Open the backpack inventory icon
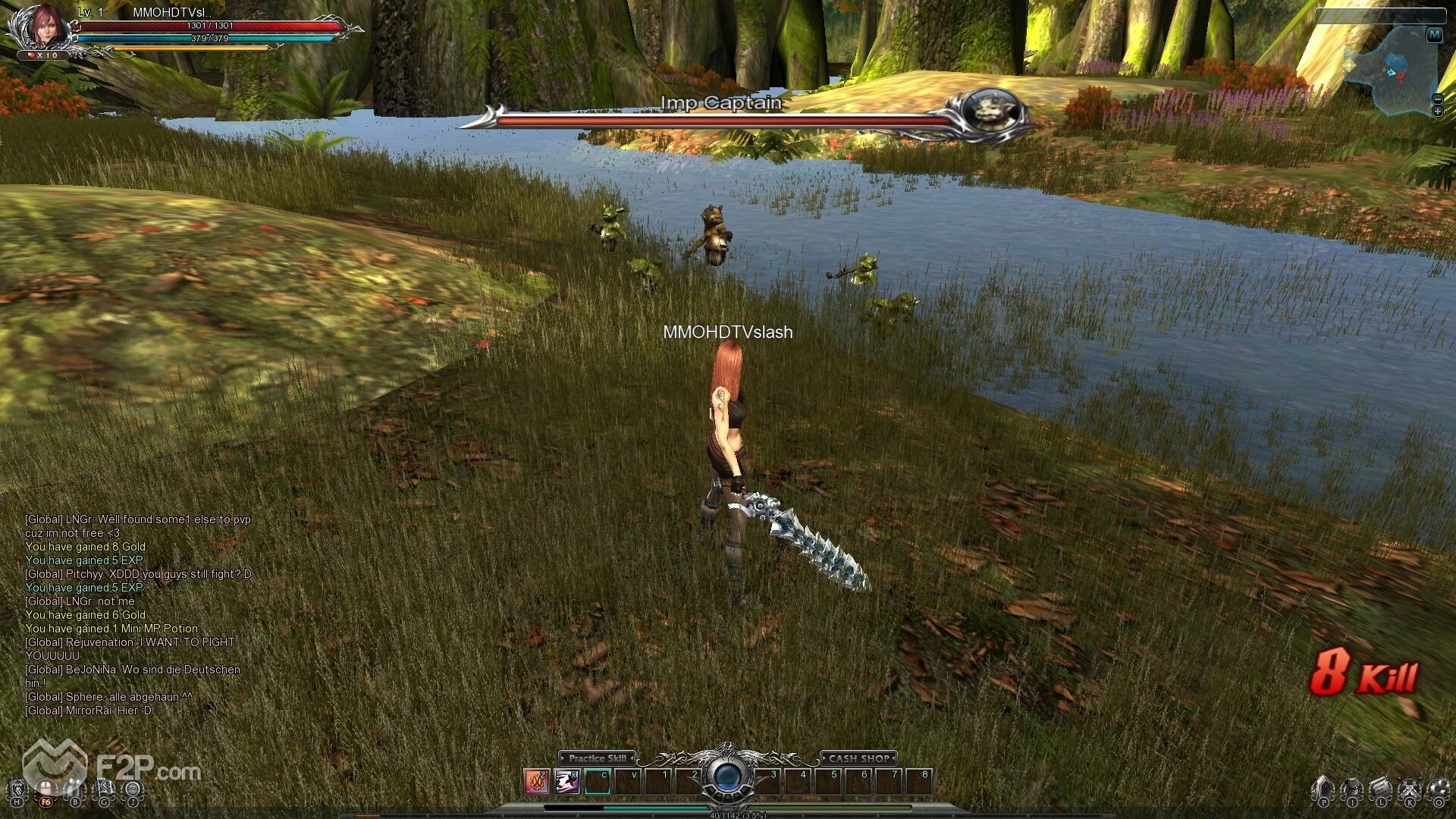Image resolution: width=1456 pixels, height=819 pixels. point(1352,789)
